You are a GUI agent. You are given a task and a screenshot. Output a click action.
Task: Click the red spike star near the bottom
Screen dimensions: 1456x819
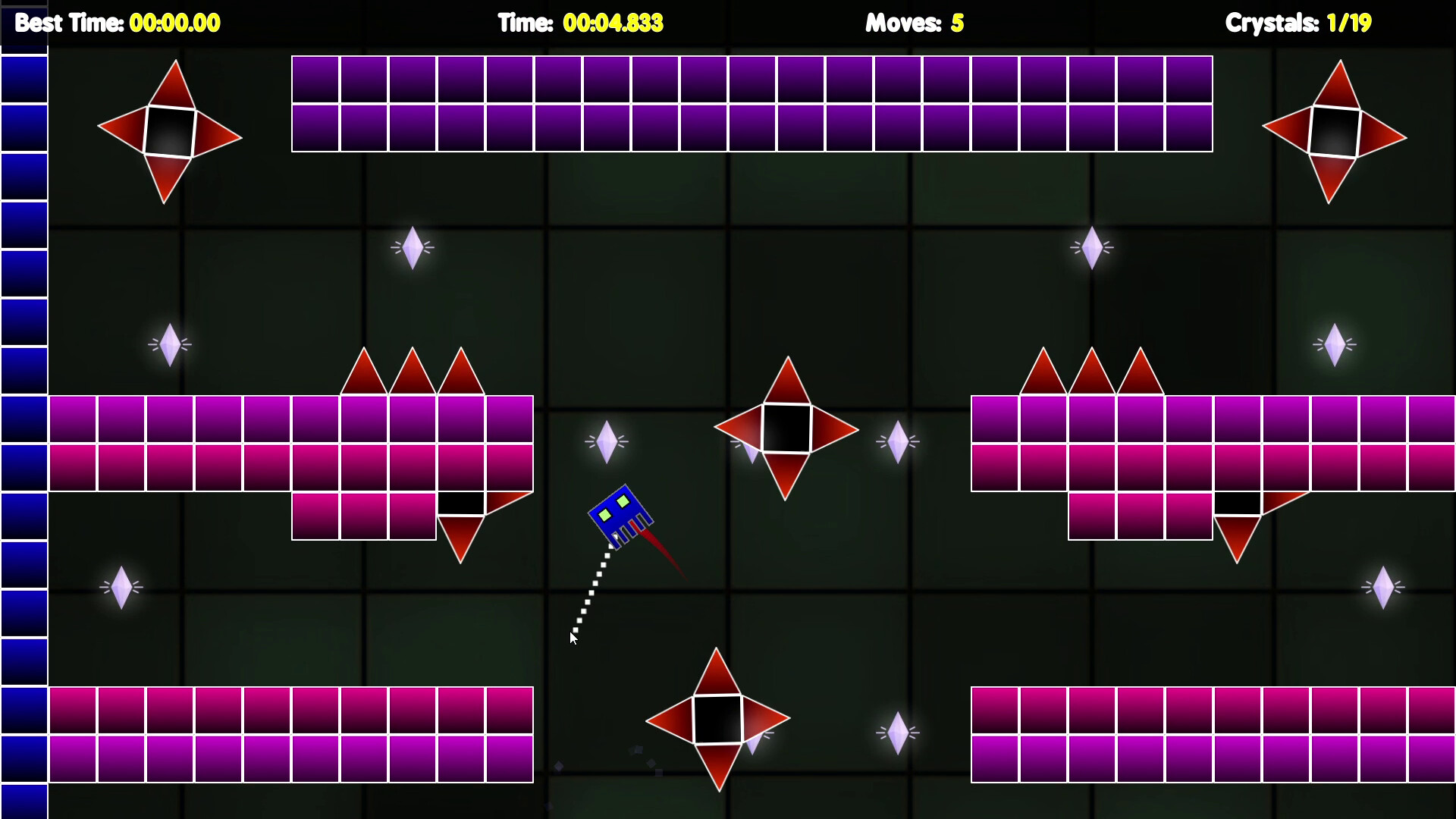717,718
